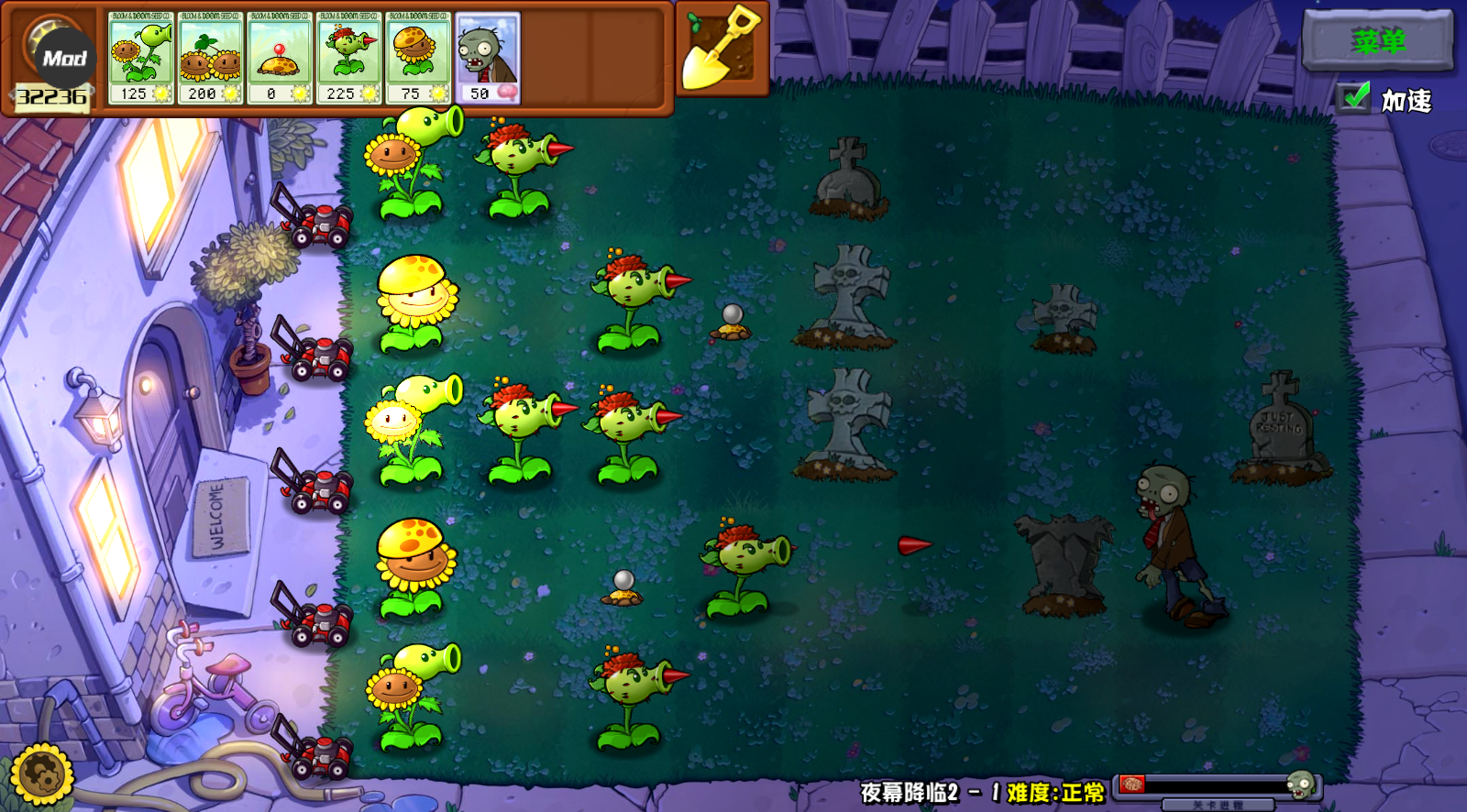Image resolution: width=1467 pixels, height=812 pixels.
Task: Toggle the 加速 speed-up checkbox
Action: [1353, 98]
